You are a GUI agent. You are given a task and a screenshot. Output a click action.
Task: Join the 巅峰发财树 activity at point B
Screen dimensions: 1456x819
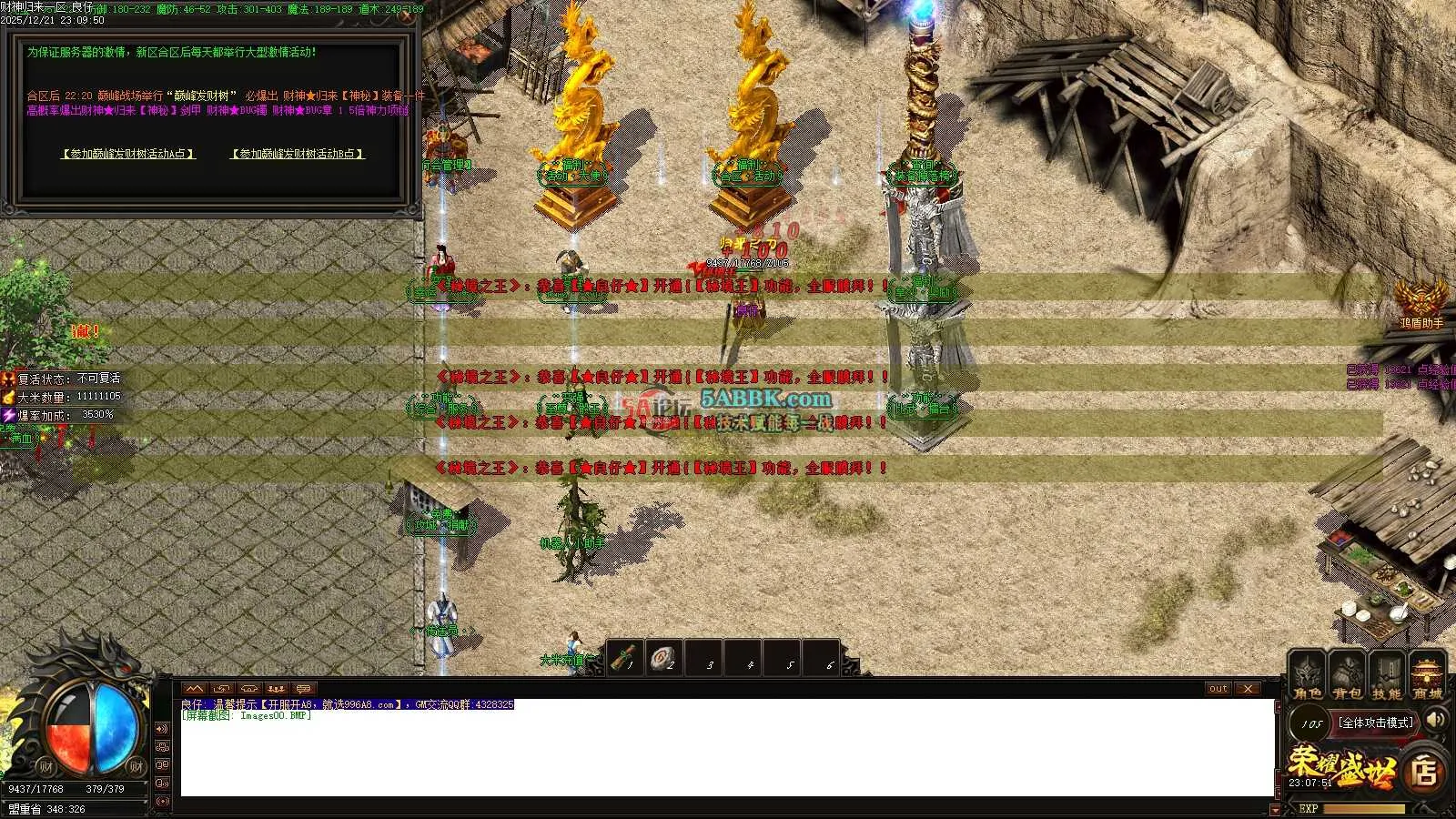coord(298,154)
